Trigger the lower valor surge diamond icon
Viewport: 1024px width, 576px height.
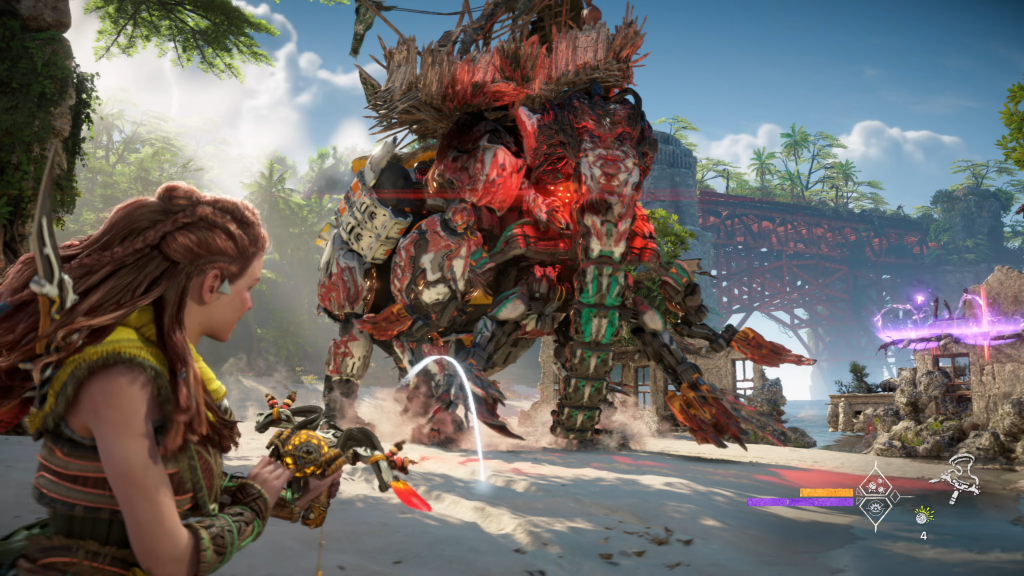coord(874,507)
